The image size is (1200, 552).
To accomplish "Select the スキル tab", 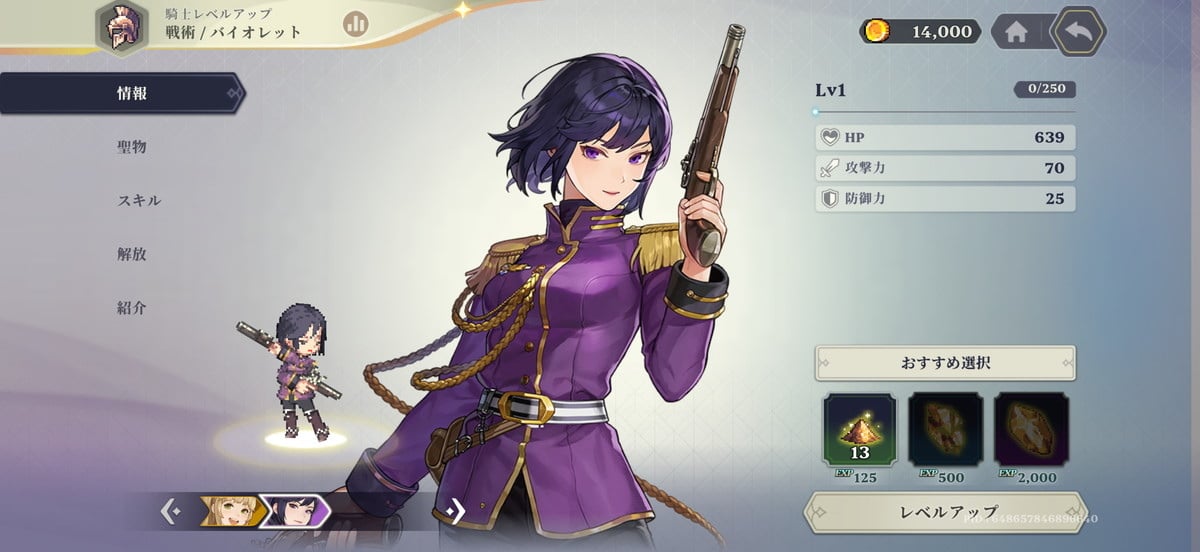I will [138, 200].
